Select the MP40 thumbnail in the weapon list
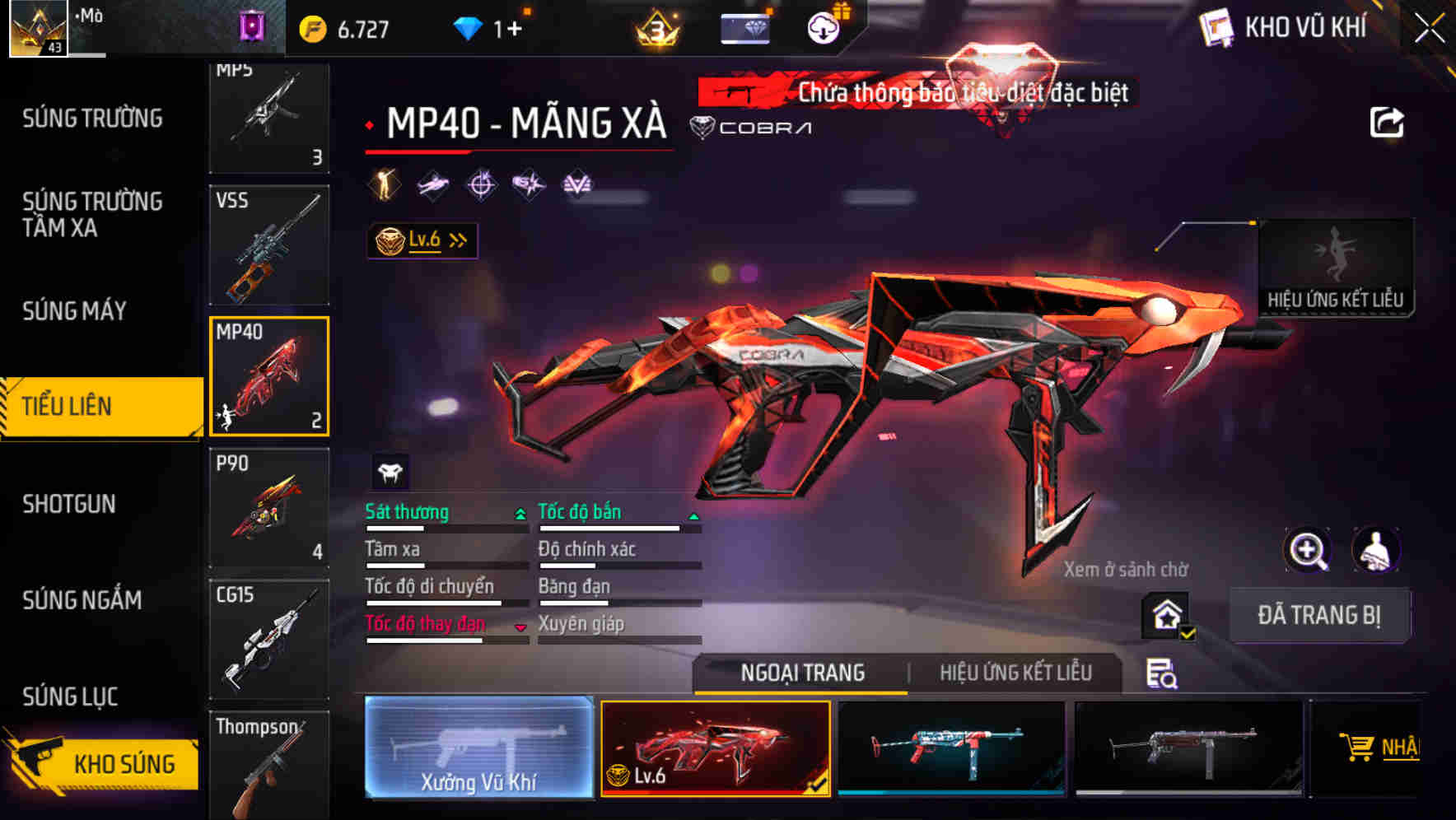The width and height of the screenshot is (1456, 820). point(269,376)
